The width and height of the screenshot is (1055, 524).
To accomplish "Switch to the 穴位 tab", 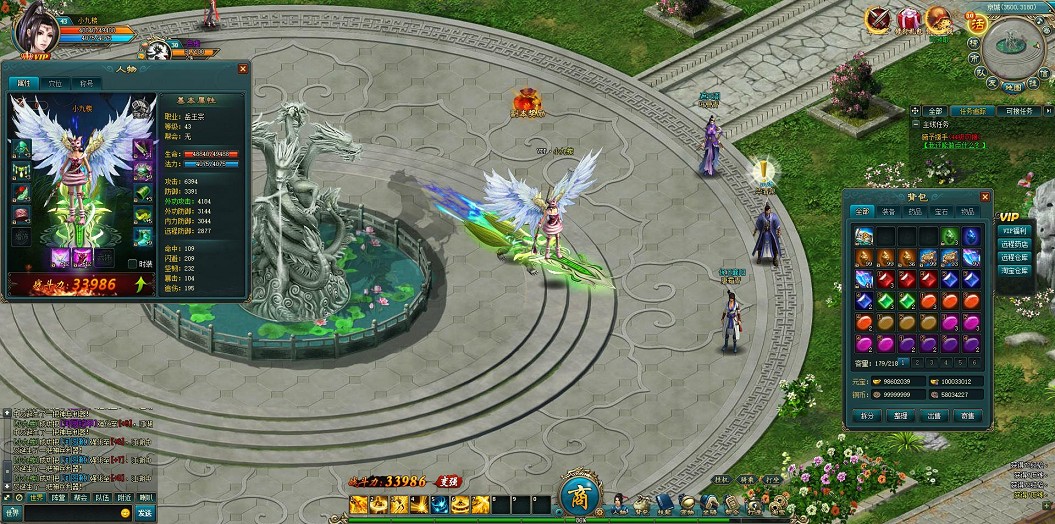I will click(54, 84).
